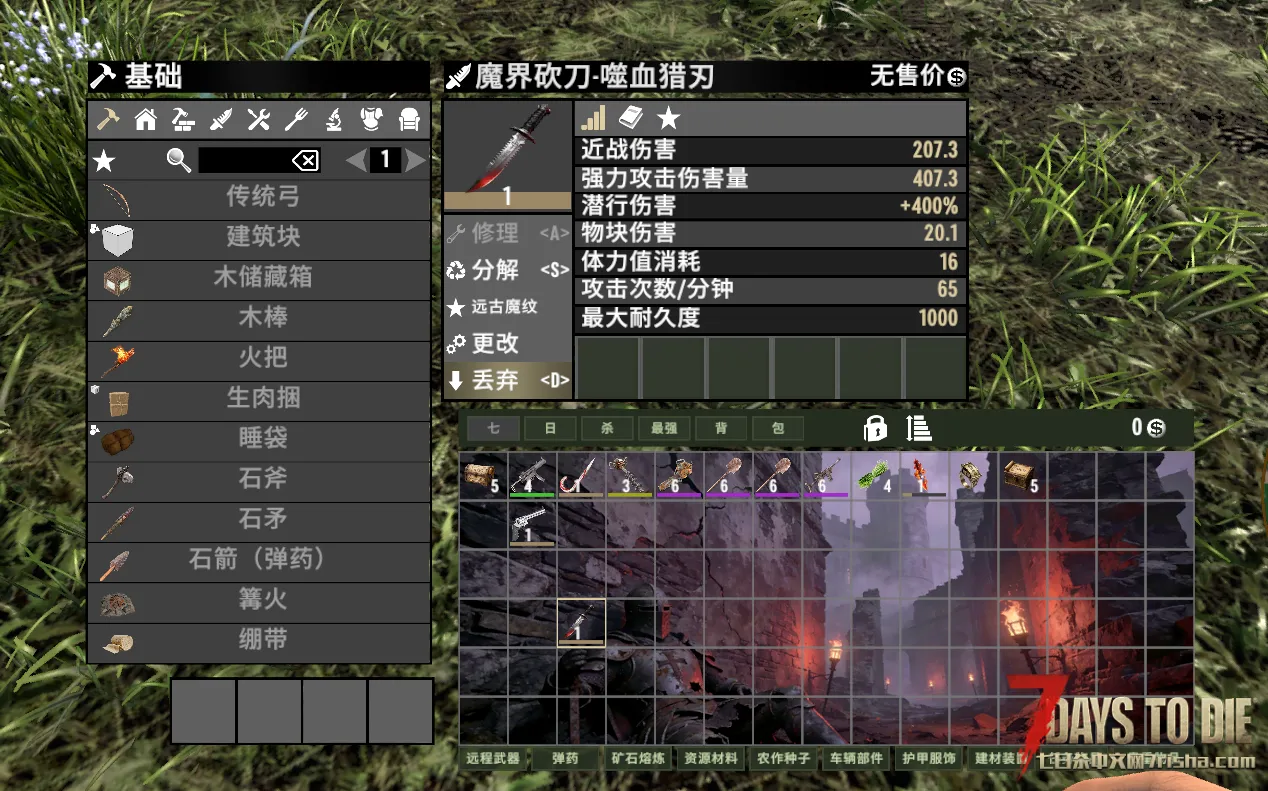This screenshot has width=1268, height=791.
Task: Increase the craft quantity with right arrow
Action: coord(416,160)
